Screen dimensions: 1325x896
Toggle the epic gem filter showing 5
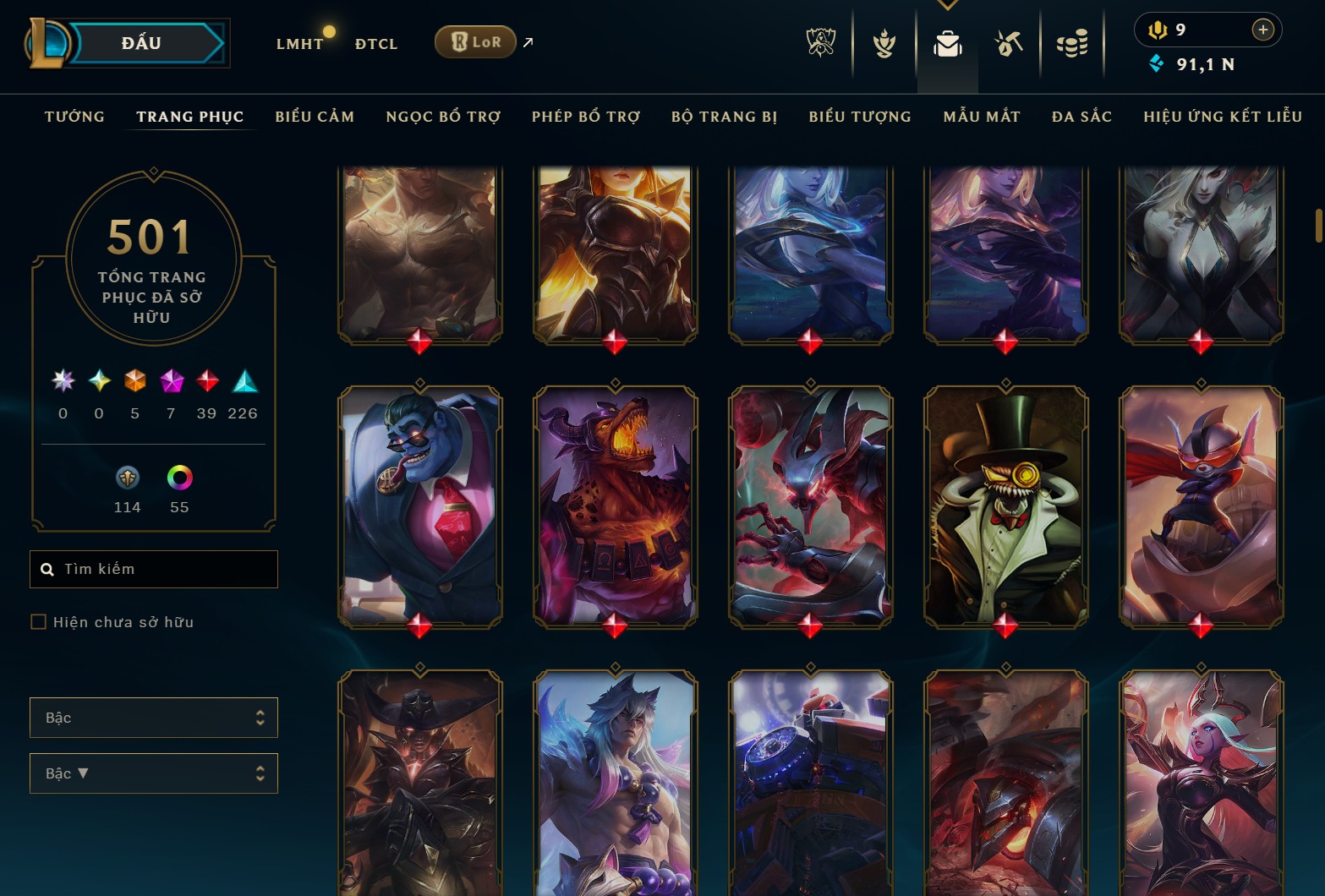click(x=134, y=382)
